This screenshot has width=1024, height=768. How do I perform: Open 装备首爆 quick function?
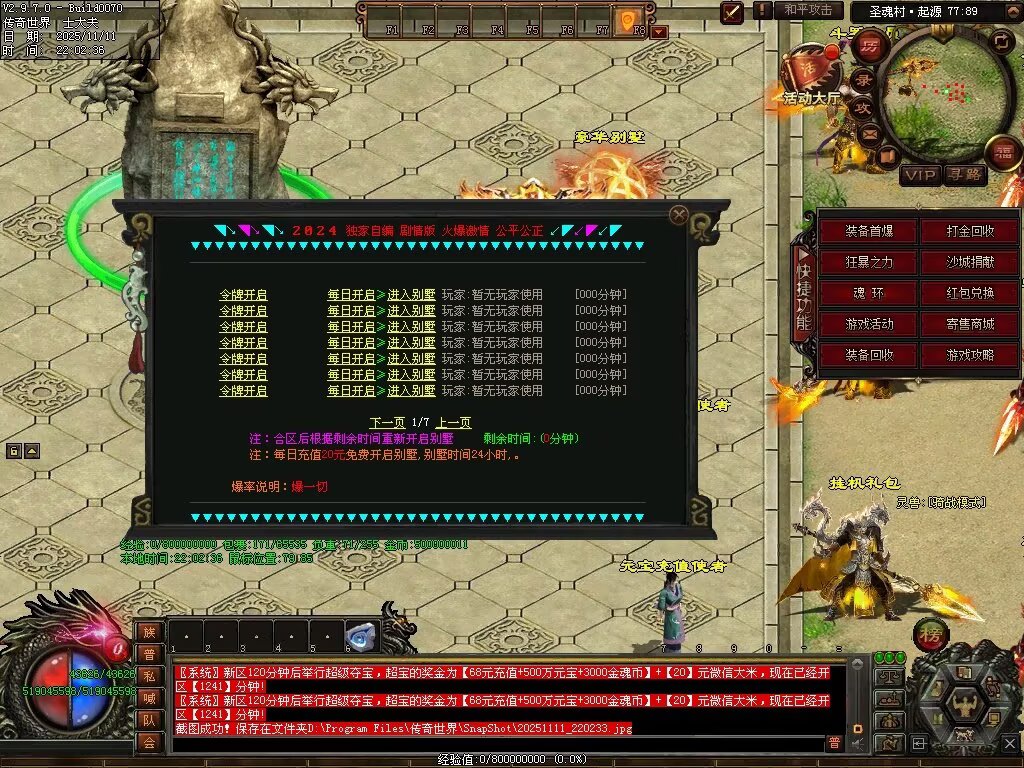(868, 232)
